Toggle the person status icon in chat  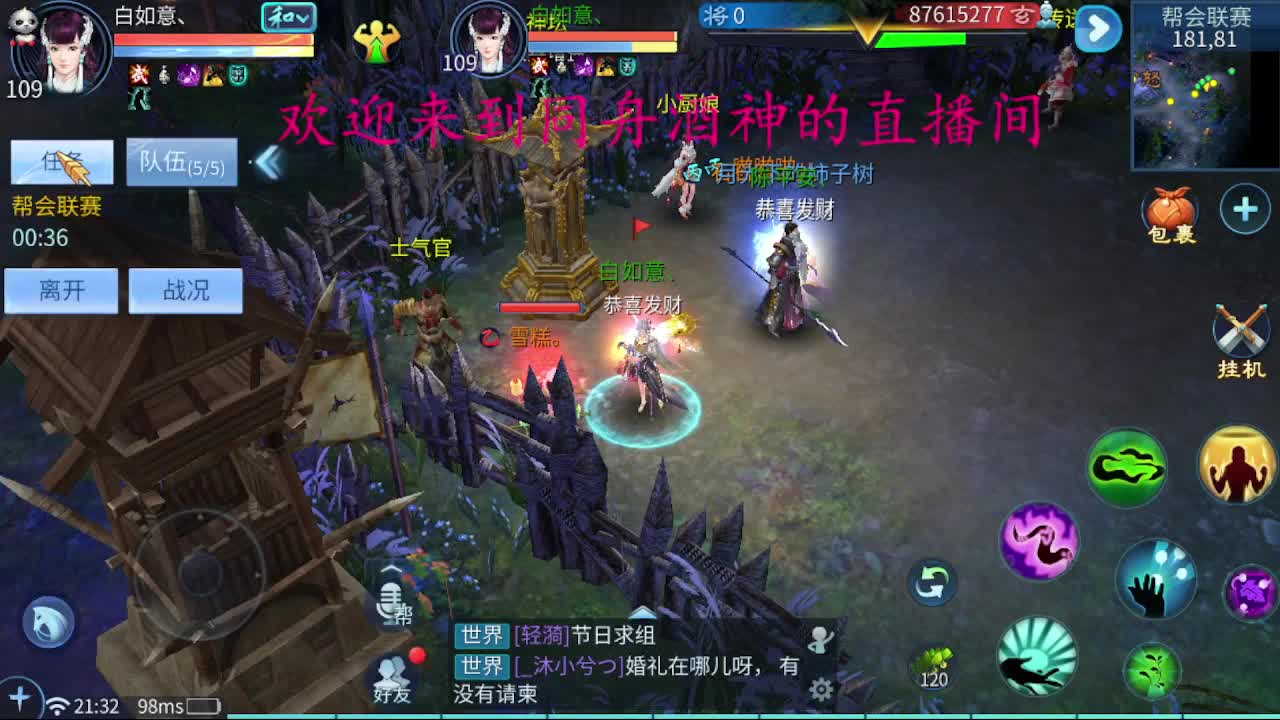click(820, 637)
